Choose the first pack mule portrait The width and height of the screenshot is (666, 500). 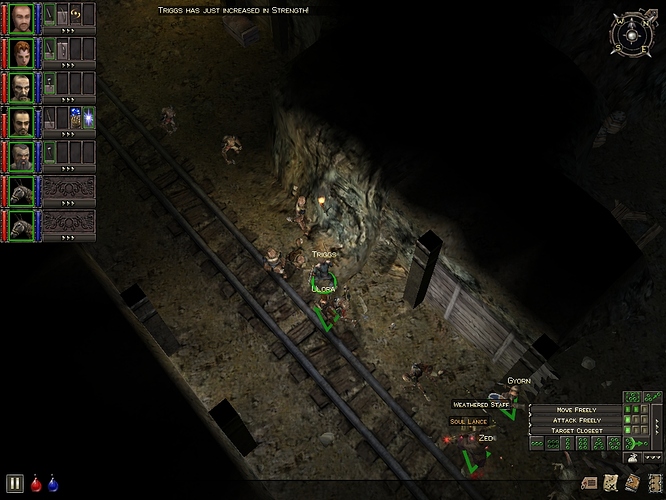(x=22, y=191)
